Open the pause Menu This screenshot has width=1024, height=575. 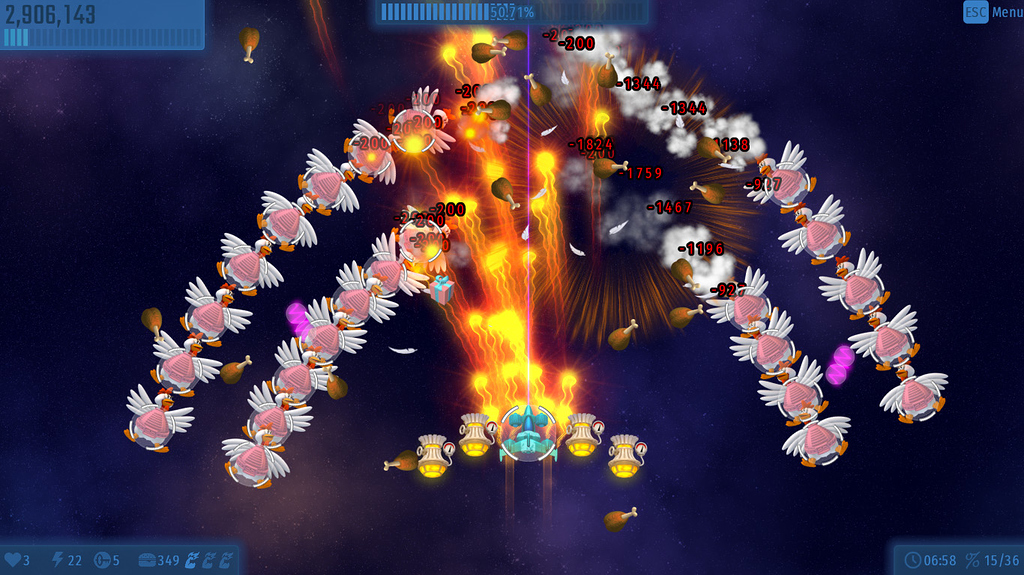click(992, 13)
